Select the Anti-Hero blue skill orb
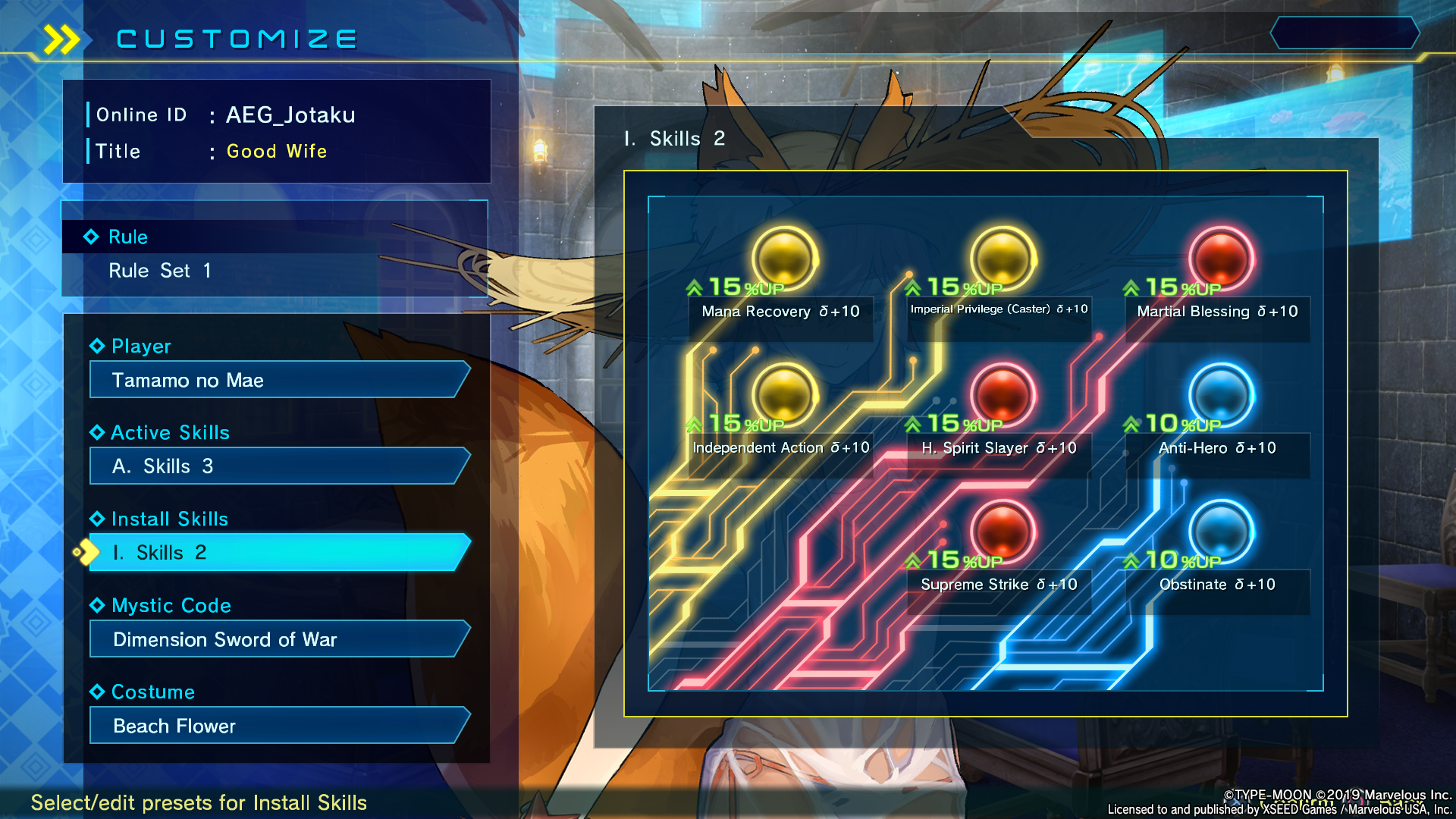The image size is (1456, 819). [x=1220, y=394]
